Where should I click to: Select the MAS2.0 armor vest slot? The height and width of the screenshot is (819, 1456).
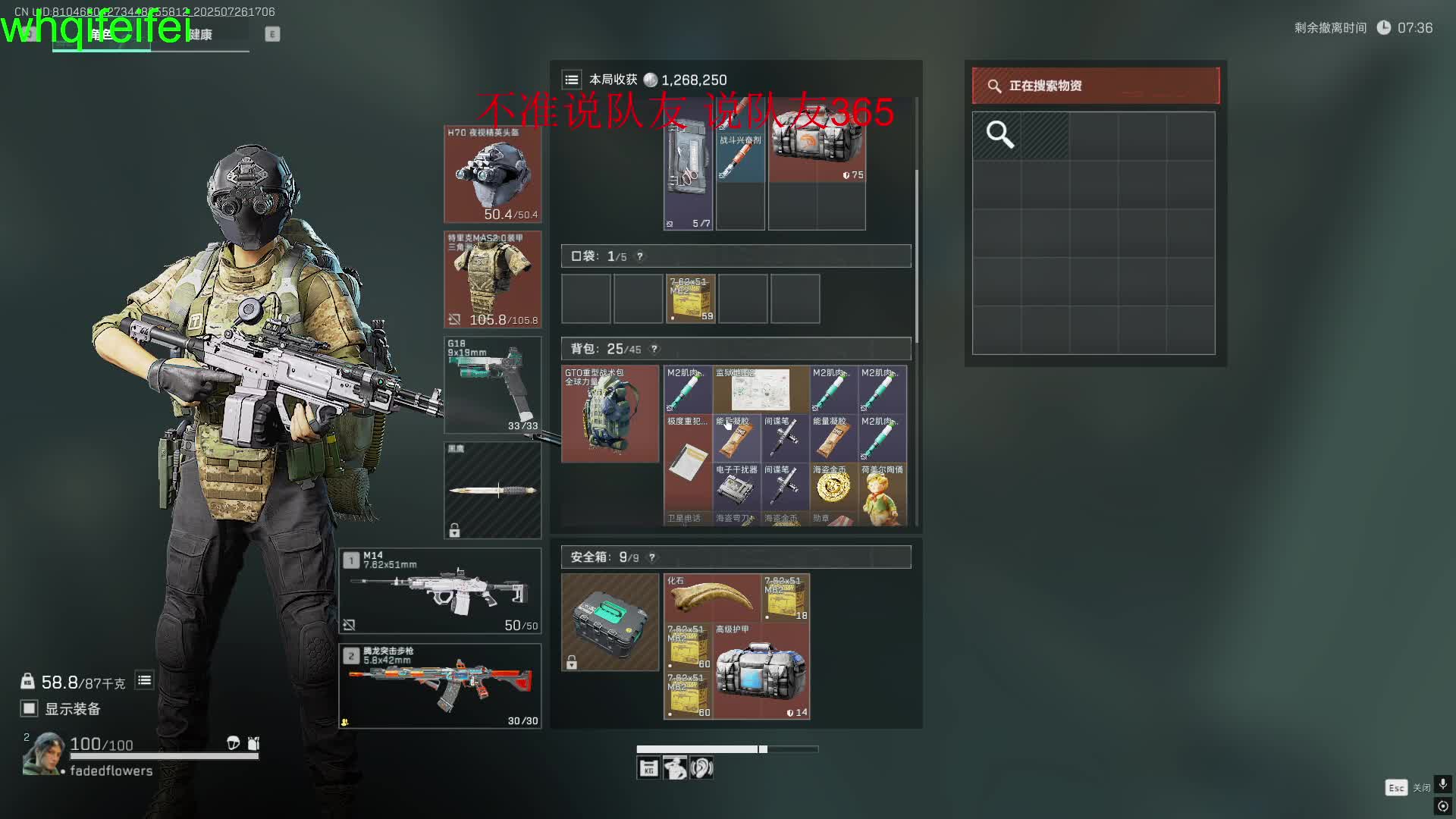(x=492, y=279)
